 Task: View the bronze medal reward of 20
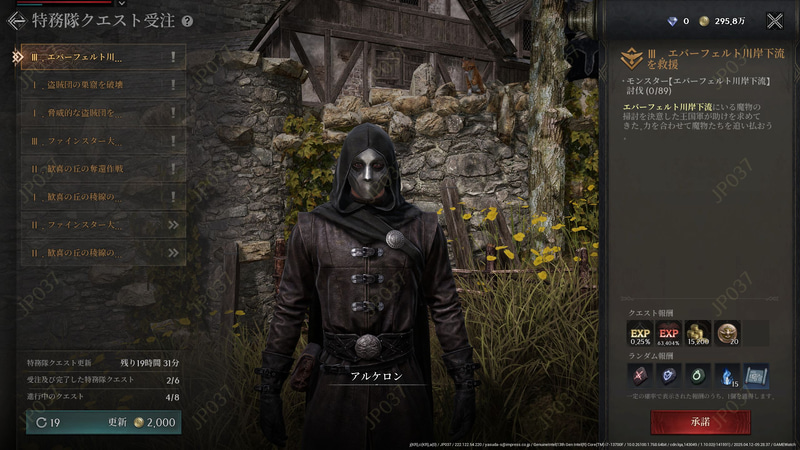point(727,333)
